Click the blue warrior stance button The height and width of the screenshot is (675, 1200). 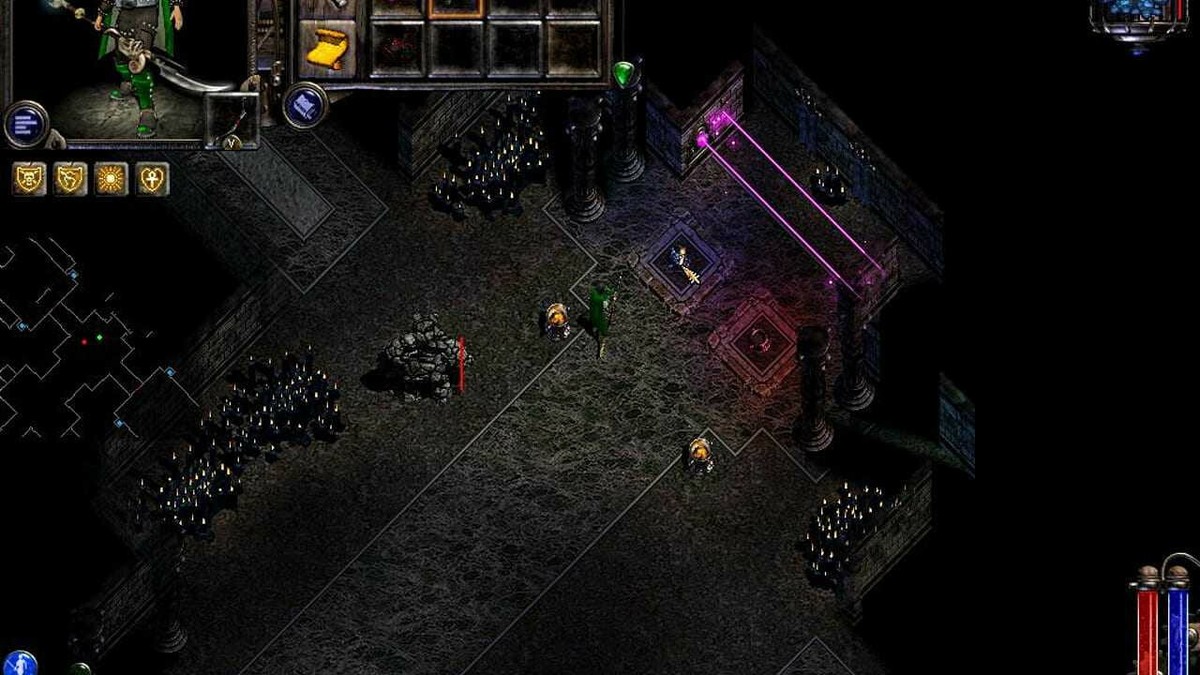20,662
